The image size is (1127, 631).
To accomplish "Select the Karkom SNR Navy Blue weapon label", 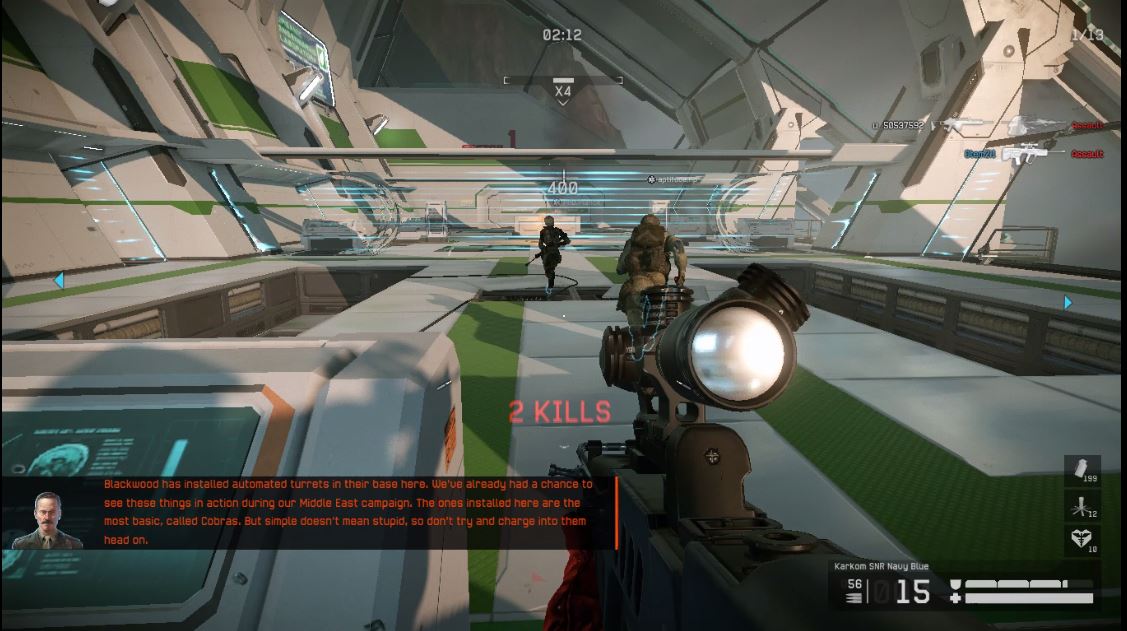I will (x=882, y=567).
